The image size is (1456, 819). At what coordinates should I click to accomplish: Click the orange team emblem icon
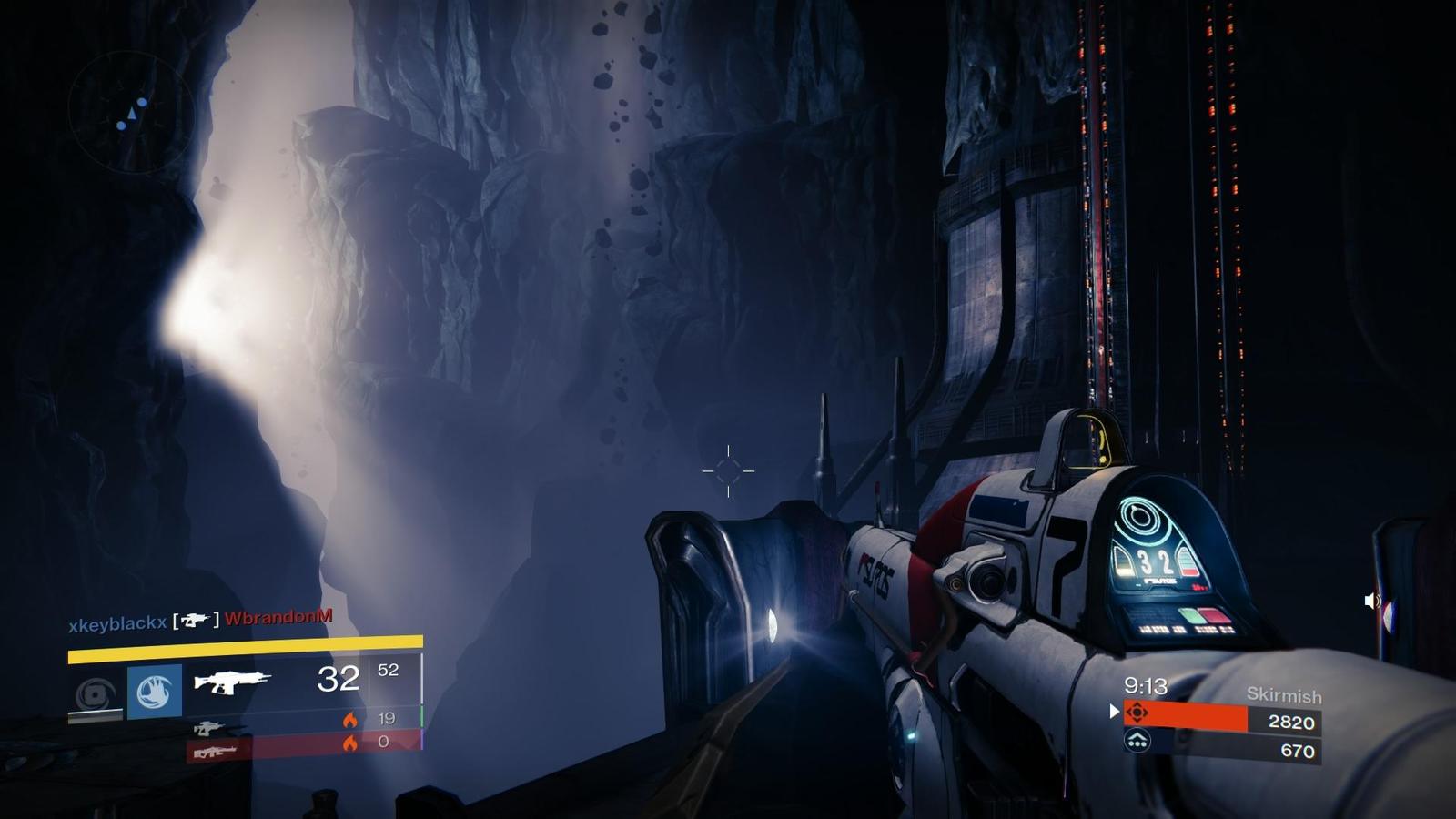click(1137, 713)
